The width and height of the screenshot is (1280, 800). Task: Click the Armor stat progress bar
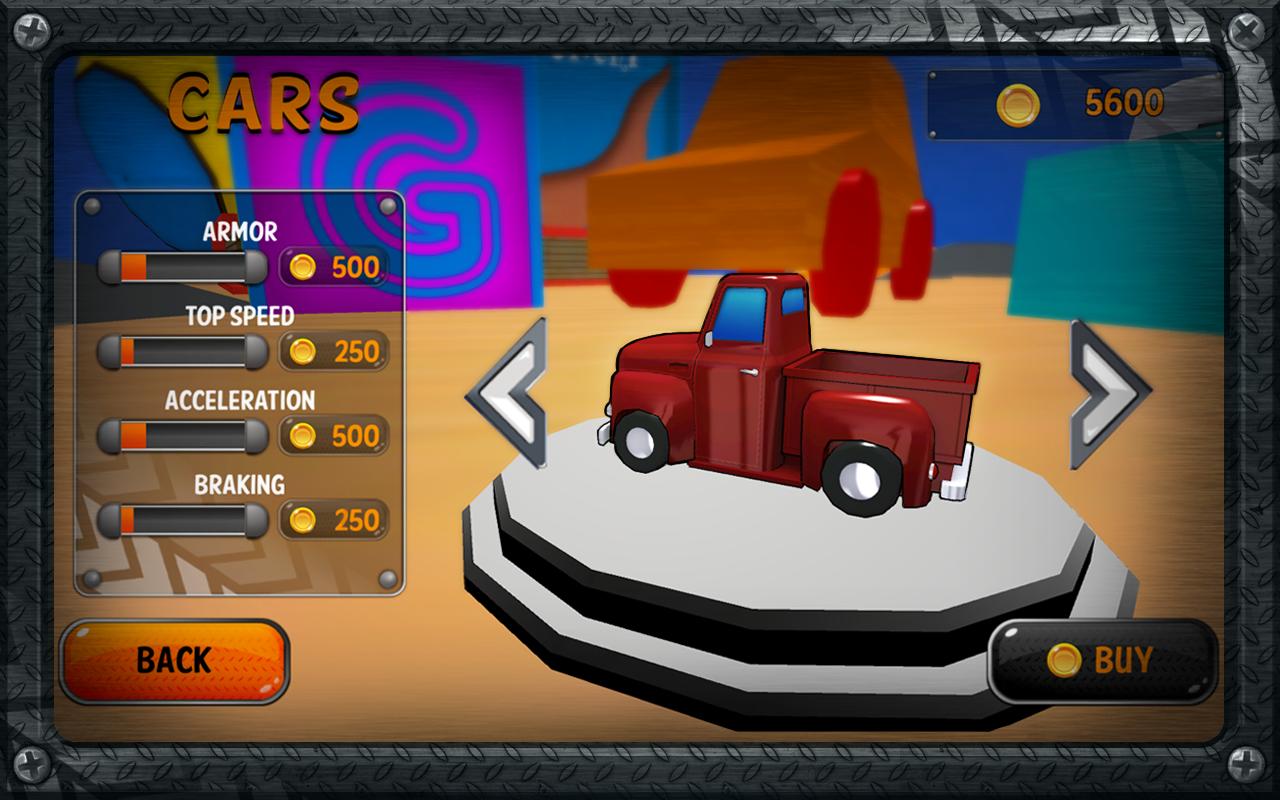pyautogui.click(x=178, y=267)
